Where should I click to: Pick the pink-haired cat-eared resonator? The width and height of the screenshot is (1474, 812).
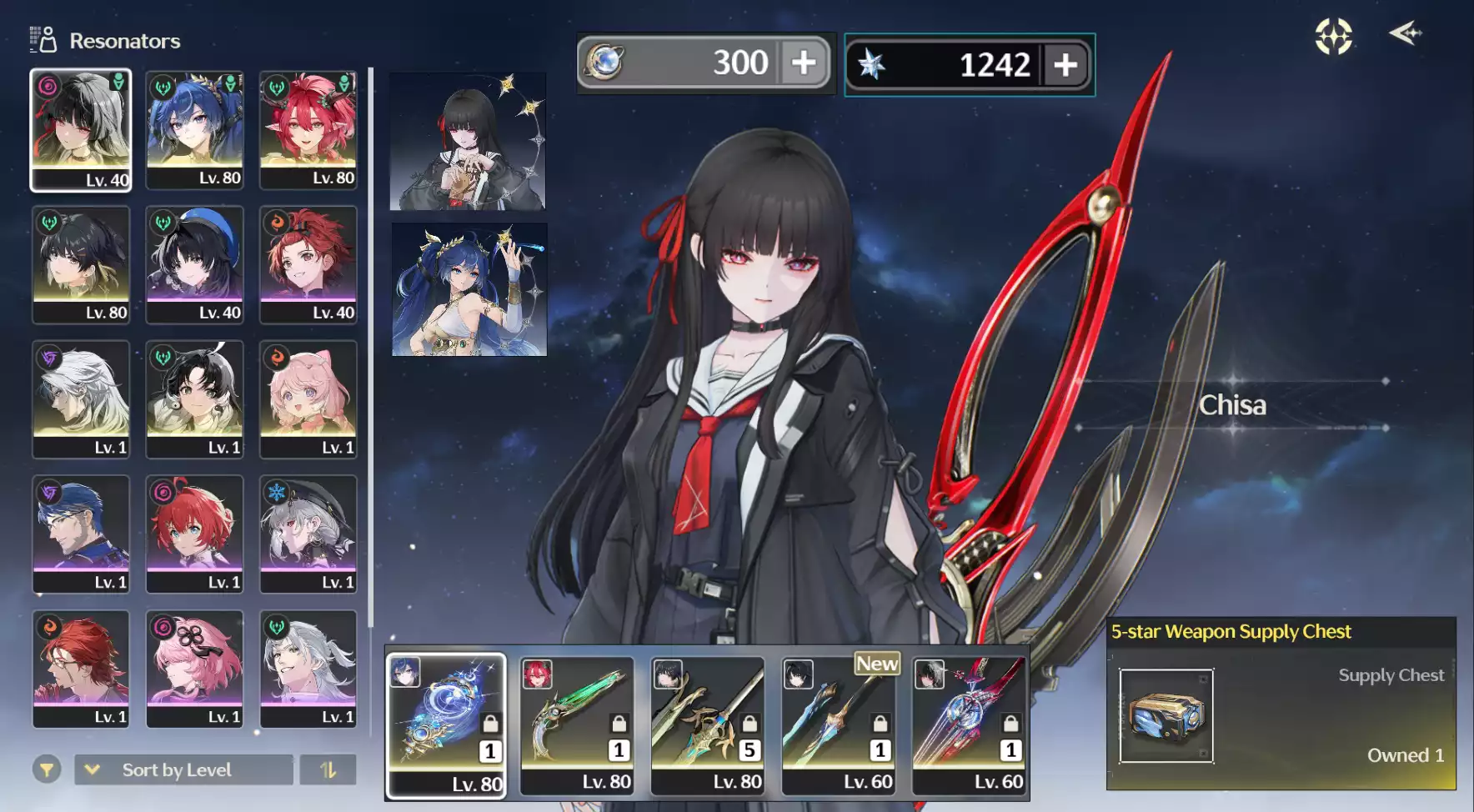[x=308, y=399]
